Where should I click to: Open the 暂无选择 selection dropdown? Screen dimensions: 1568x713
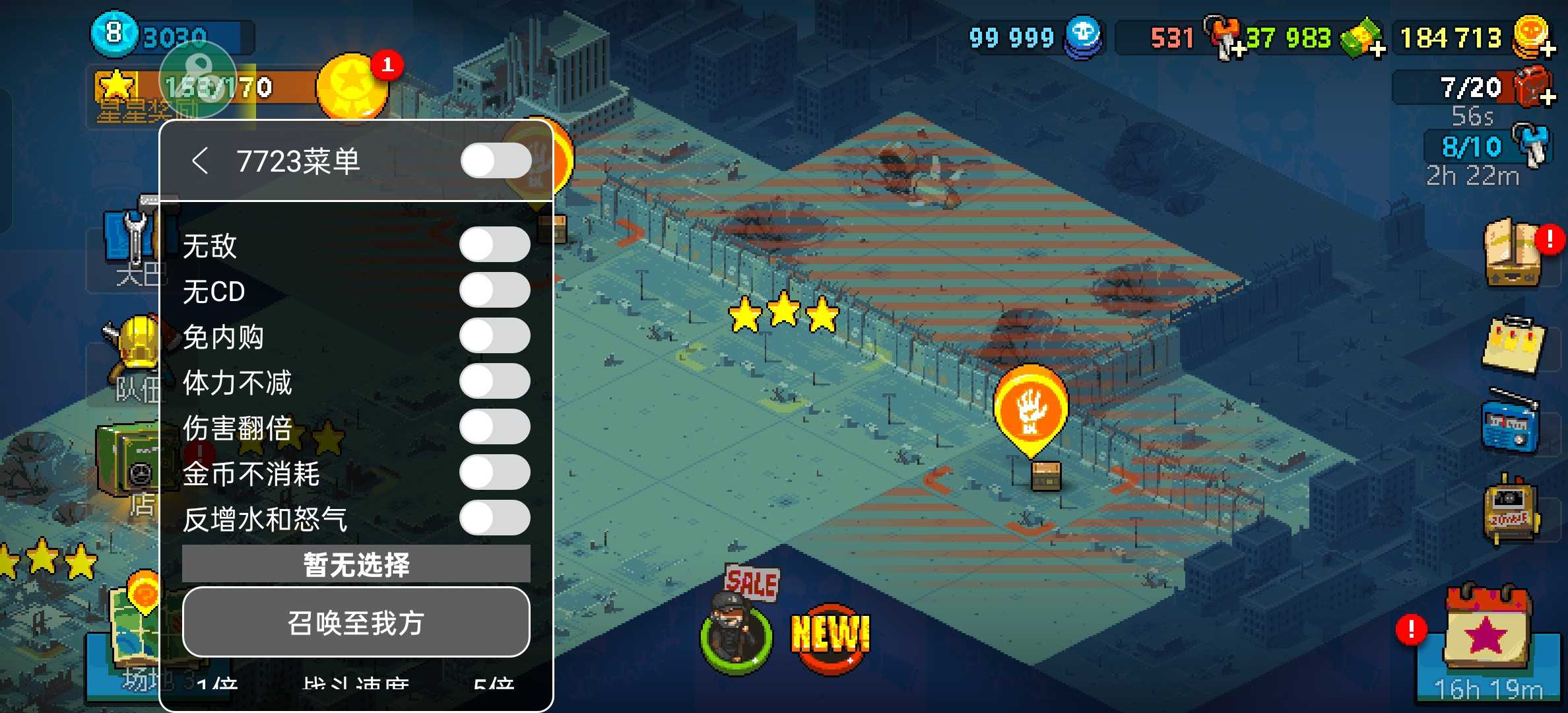pos(356,564)
